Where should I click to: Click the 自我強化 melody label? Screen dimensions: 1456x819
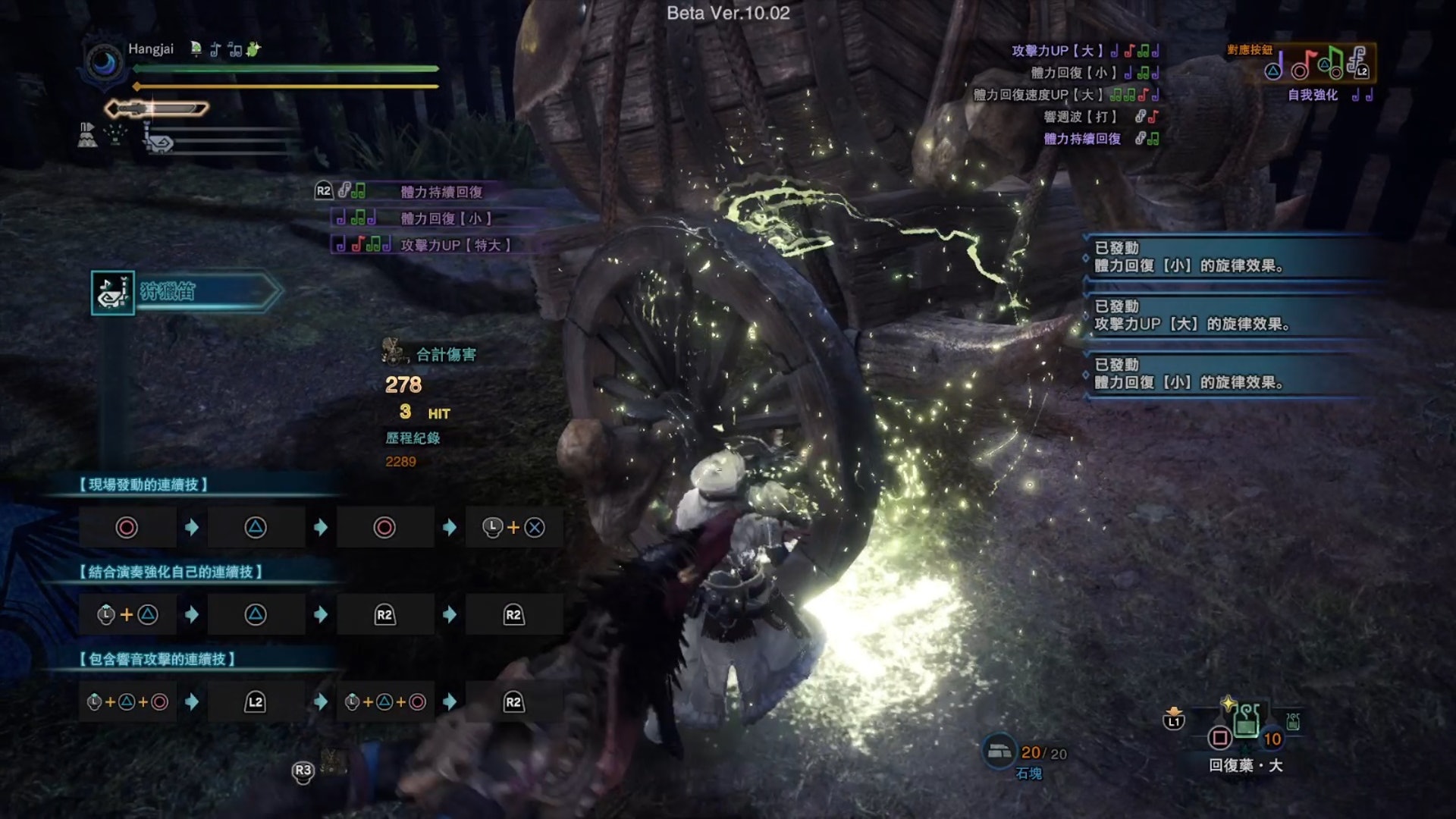click(1313, 95)
